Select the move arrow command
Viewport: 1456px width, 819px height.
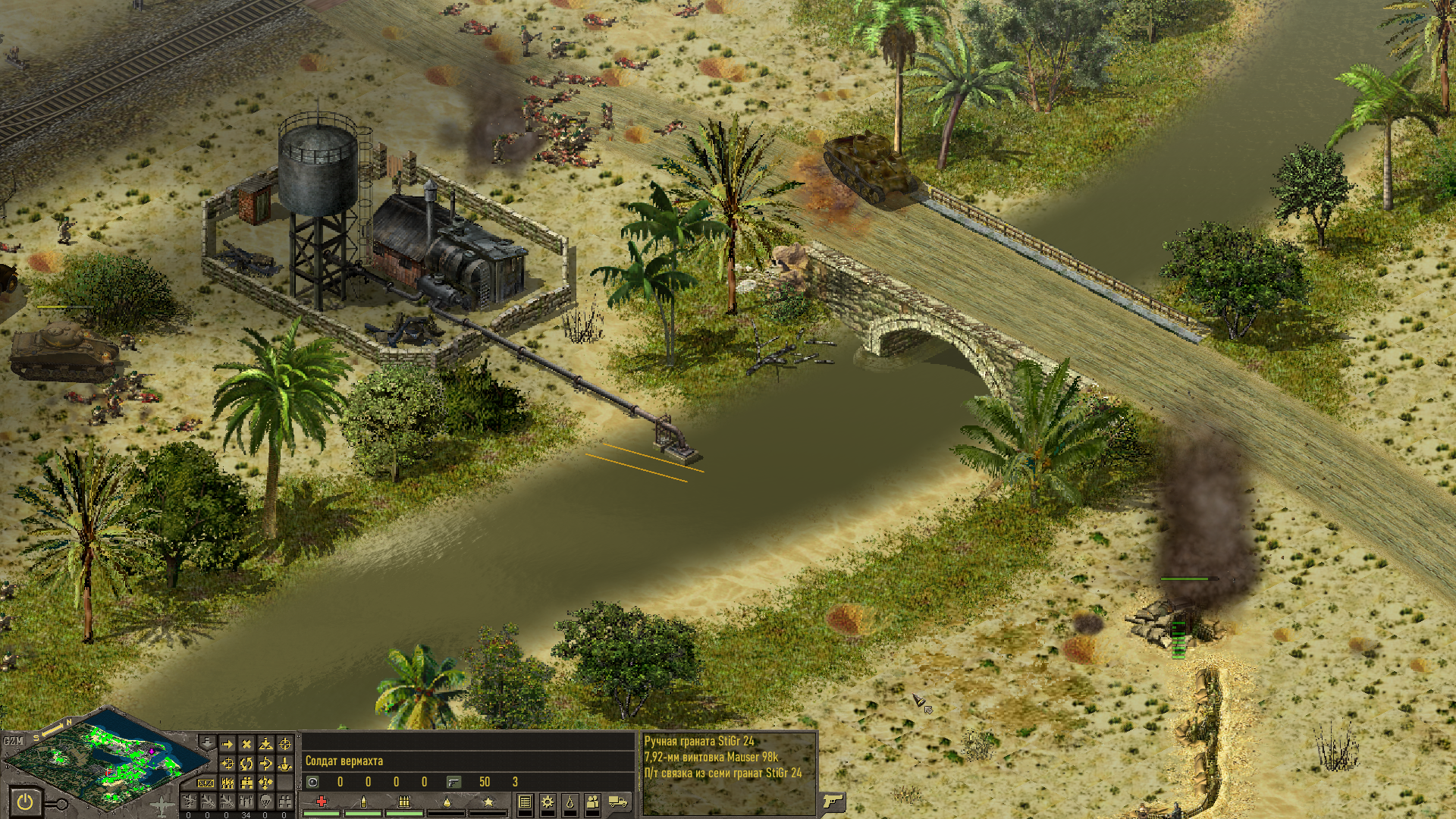(x=227, y=744)
